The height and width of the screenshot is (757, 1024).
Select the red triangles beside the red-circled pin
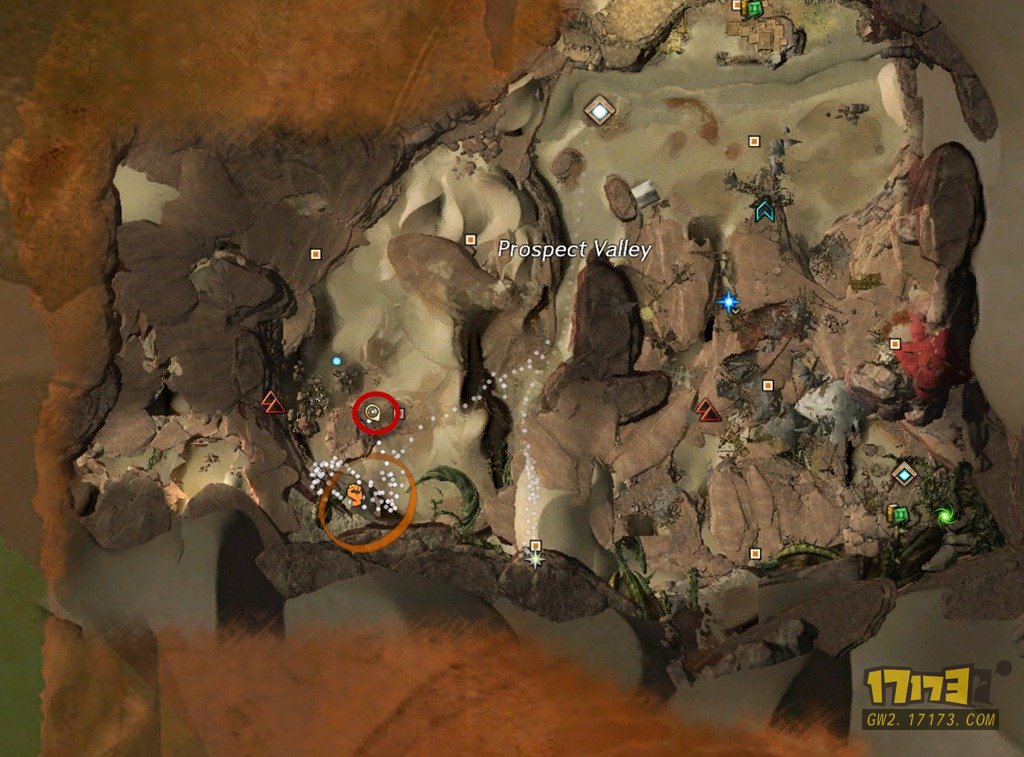[x=273, y=403]
